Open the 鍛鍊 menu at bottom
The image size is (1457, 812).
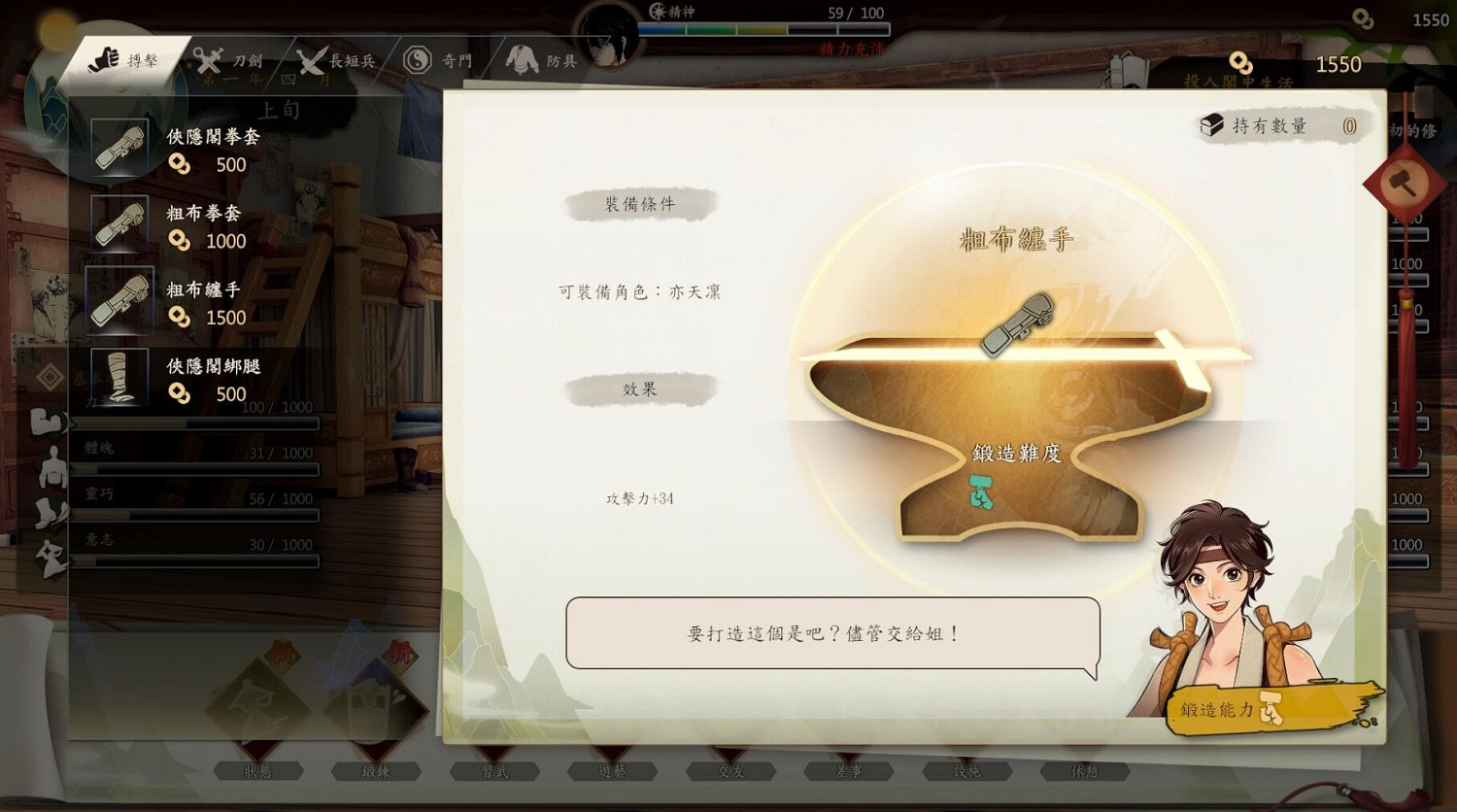click(x=377, y=771)
